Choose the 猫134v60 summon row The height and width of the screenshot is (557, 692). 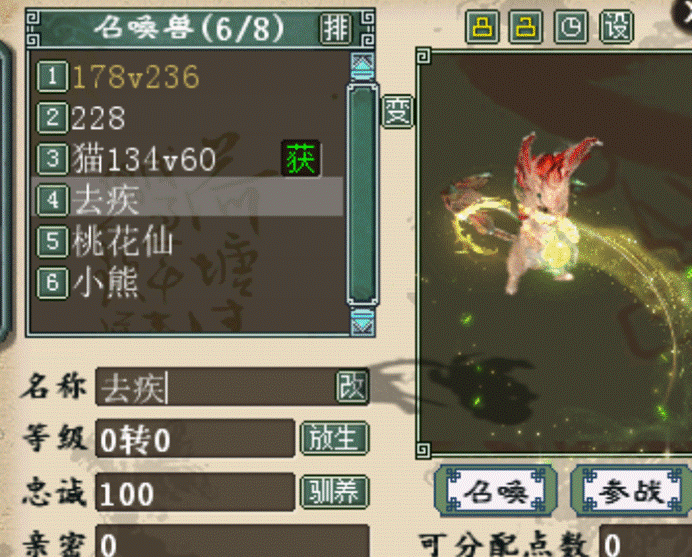(x=144, y=158)
